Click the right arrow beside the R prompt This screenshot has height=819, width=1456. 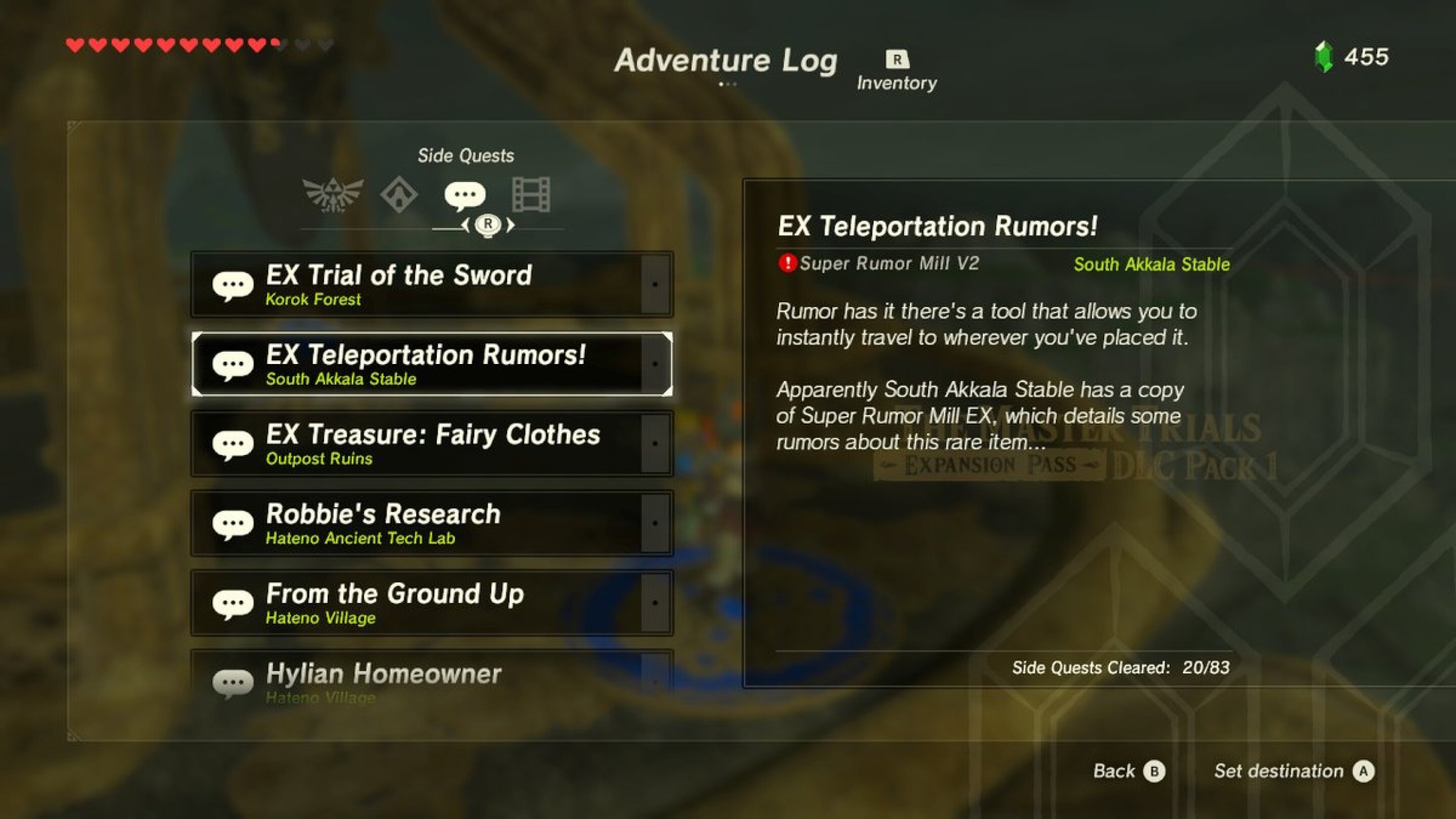click(x=511, y=225)
